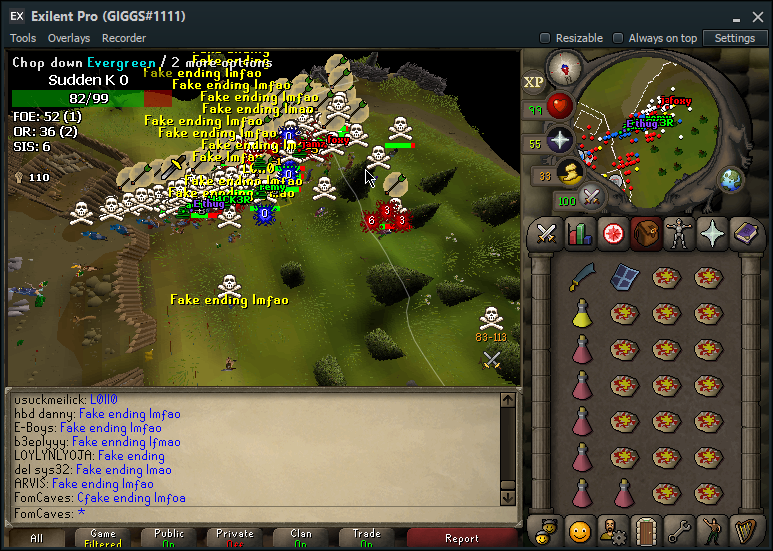The image size is (773, 551).
Task: Tick the Resizable checkbox
Action: click(x=546, y=38)
